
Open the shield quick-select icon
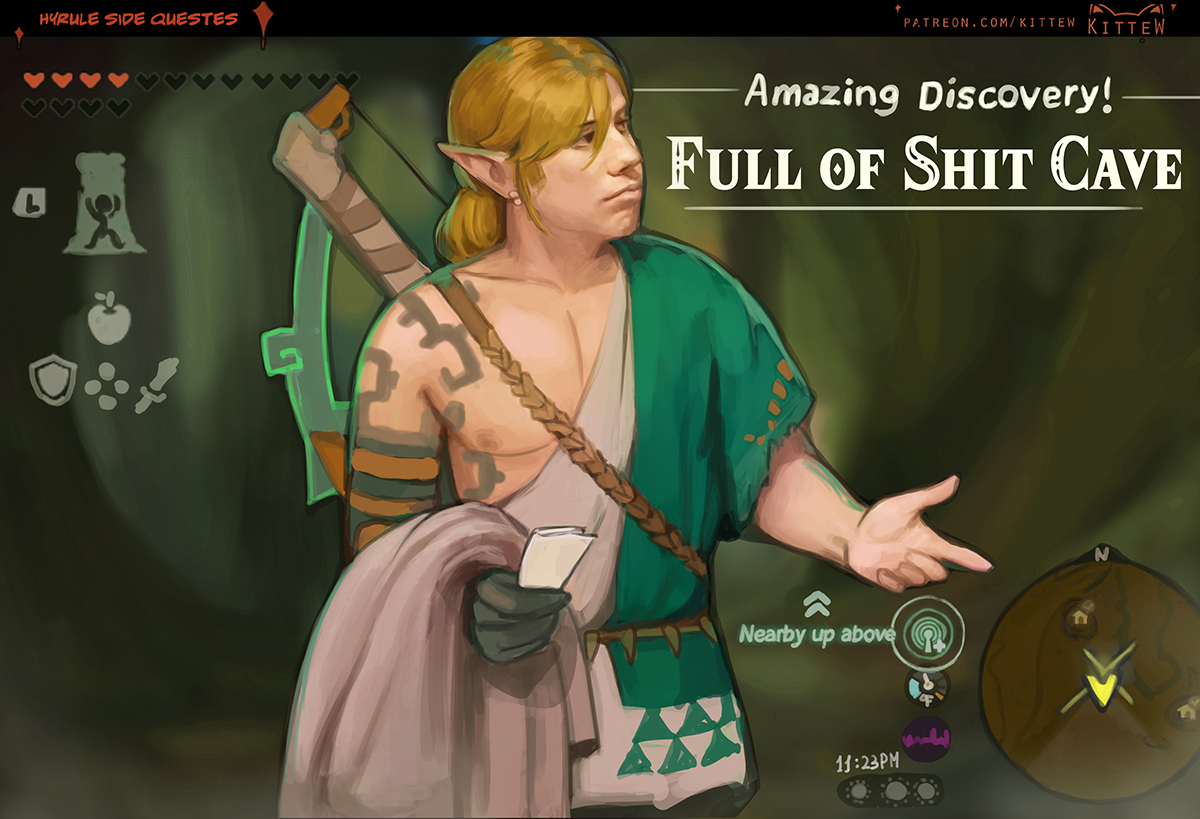pyautogui.click(x=52, y=381)
